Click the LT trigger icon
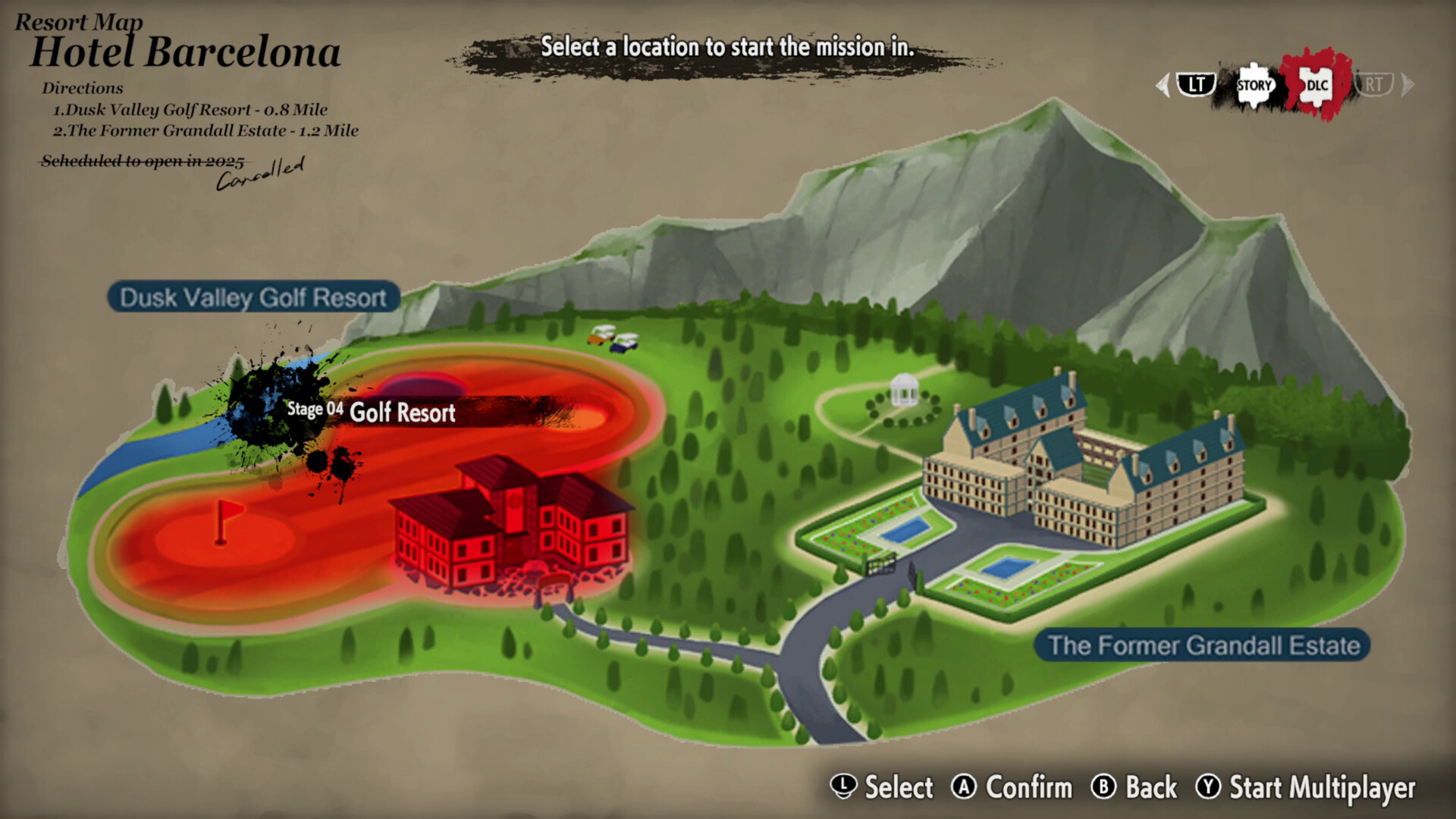This screenshot has width=1456, height=819. (1196, 85)
